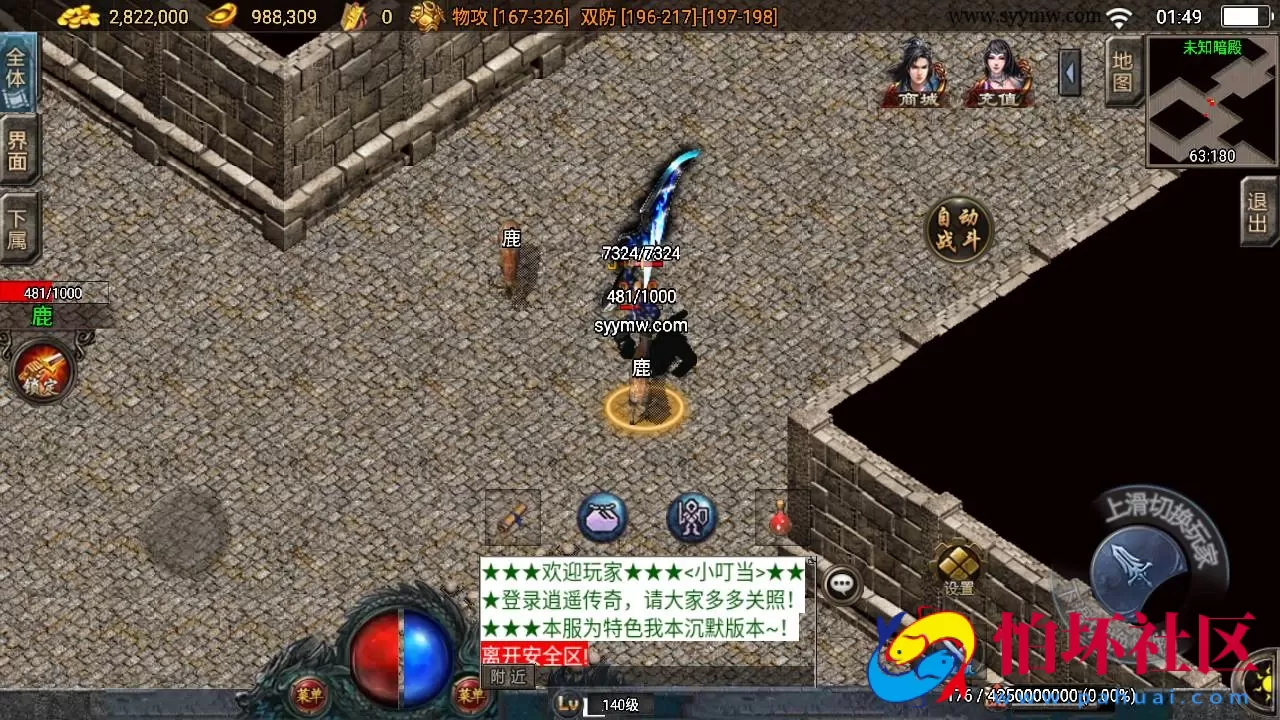Open the 地图 minimap icon
1280x720 pixels.
click(x=1121, y=74)
